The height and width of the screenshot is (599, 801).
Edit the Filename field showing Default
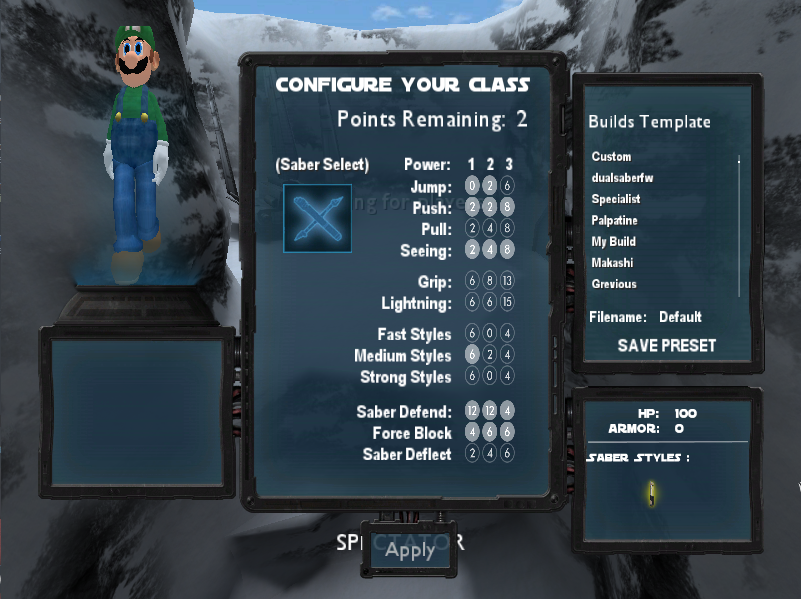point(680,317)
